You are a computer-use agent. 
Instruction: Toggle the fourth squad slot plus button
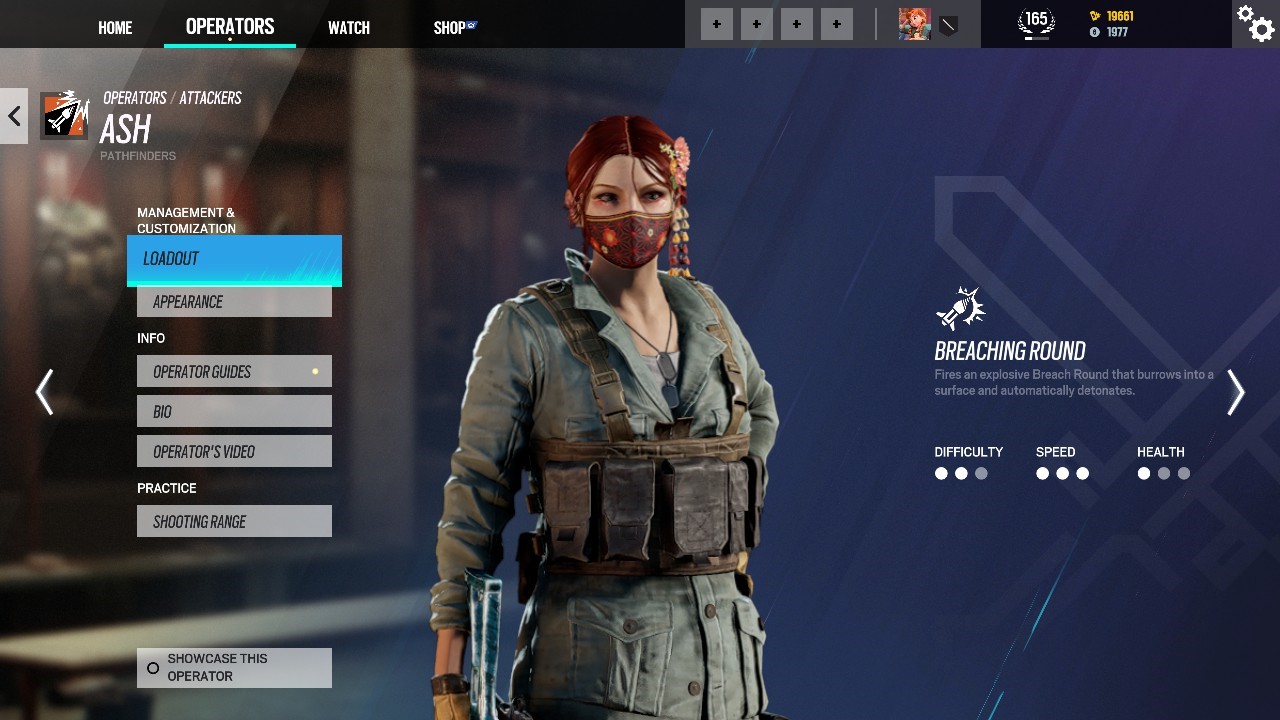click(x=836, y=23)
